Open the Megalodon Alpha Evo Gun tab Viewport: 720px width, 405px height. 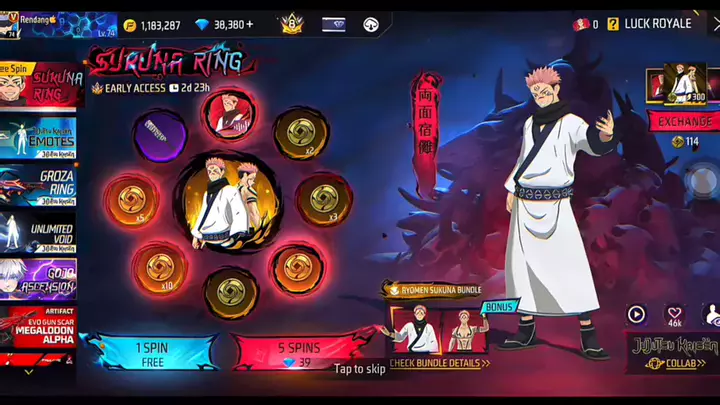[x=42, y=328]
